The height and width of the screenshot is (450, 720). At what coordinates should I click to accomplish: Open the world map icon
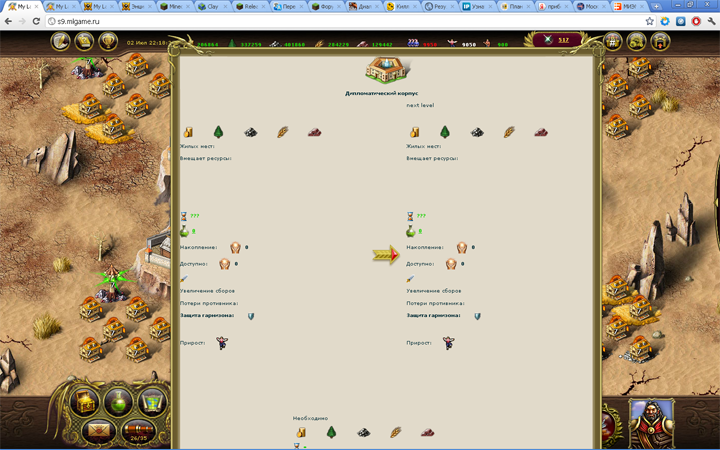point(152,403)
